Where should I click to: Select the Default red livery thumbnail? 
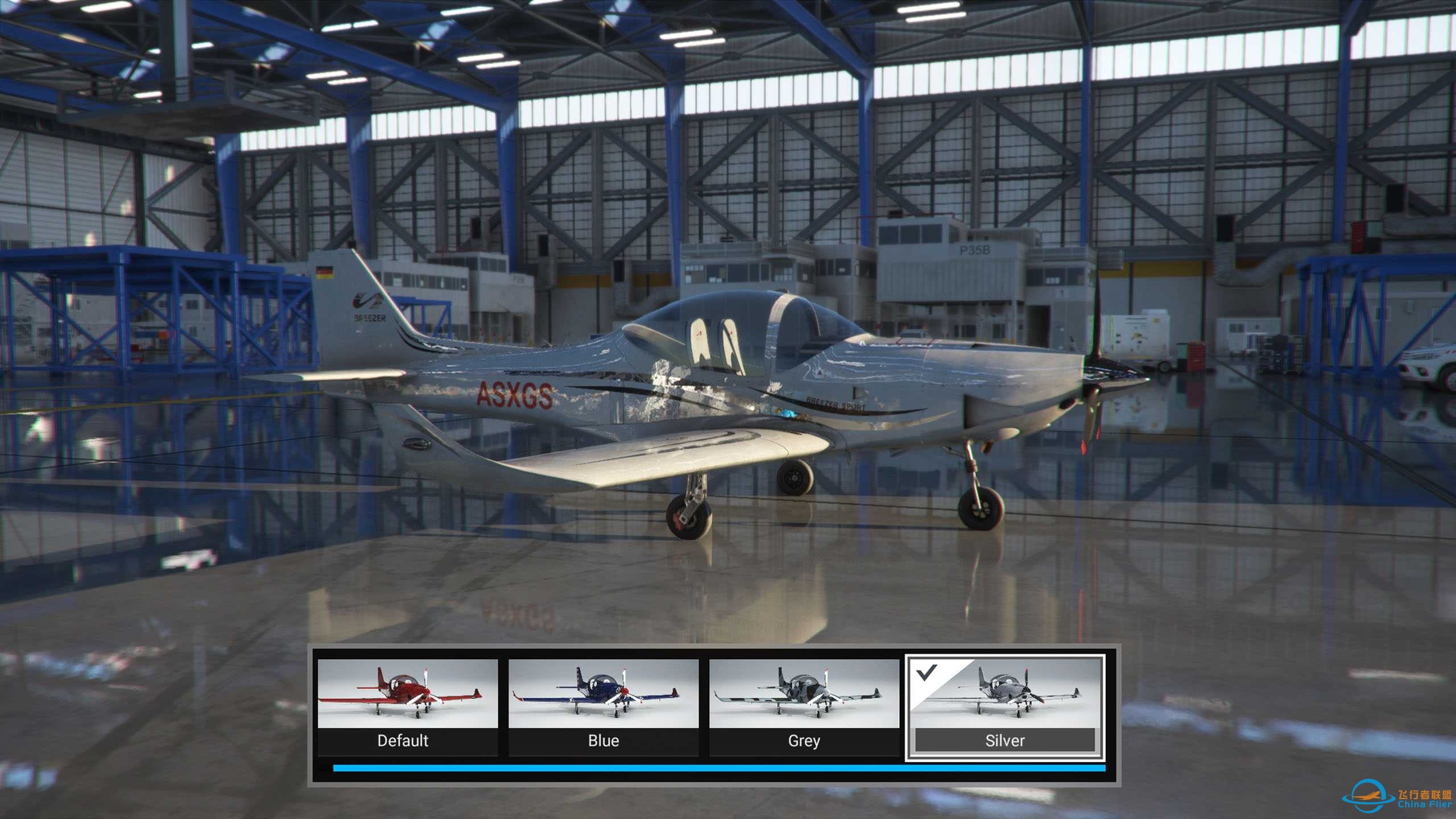point(407,706)
